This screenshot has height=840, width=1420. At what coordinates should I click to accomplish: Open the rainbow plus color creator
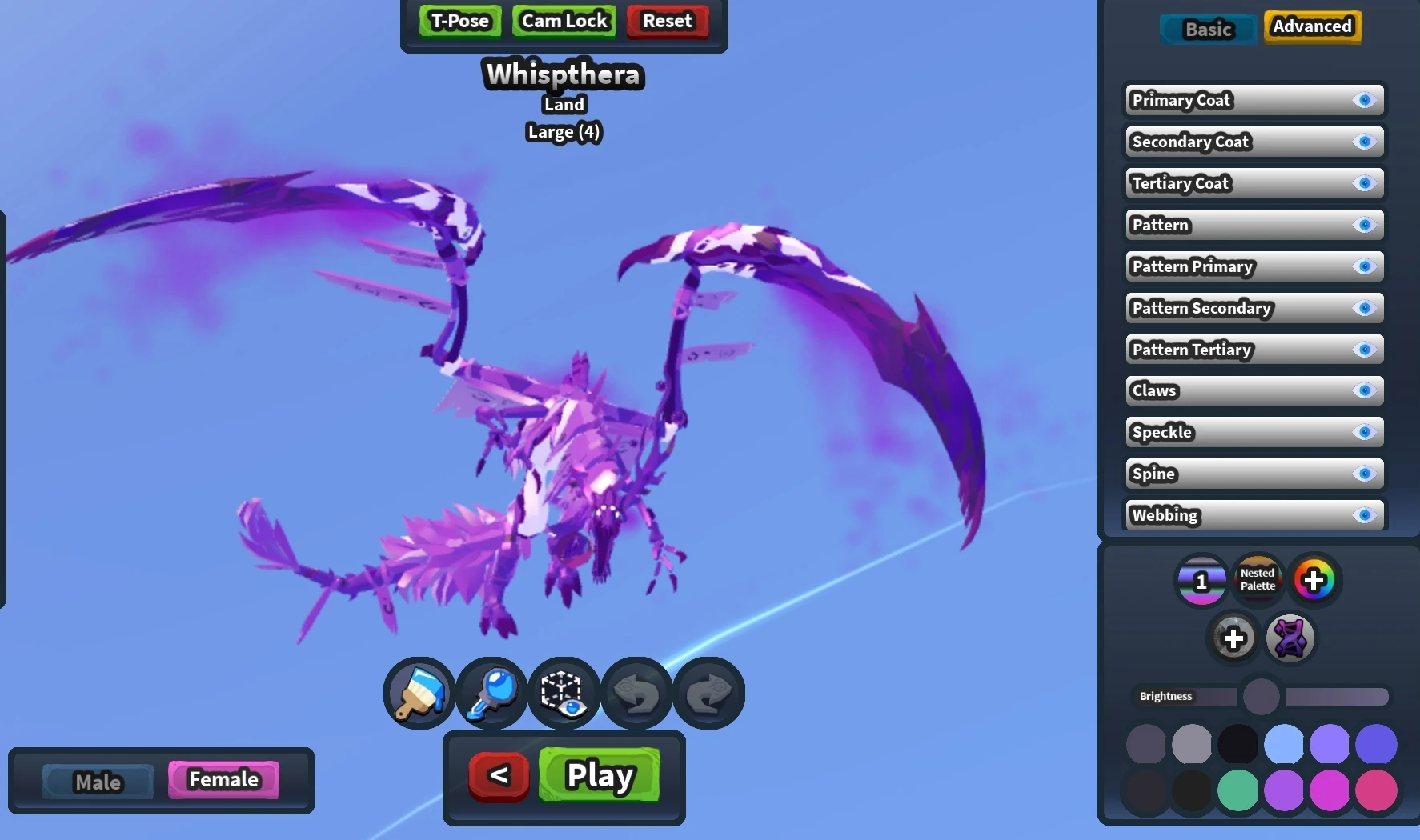[1315, 579]
